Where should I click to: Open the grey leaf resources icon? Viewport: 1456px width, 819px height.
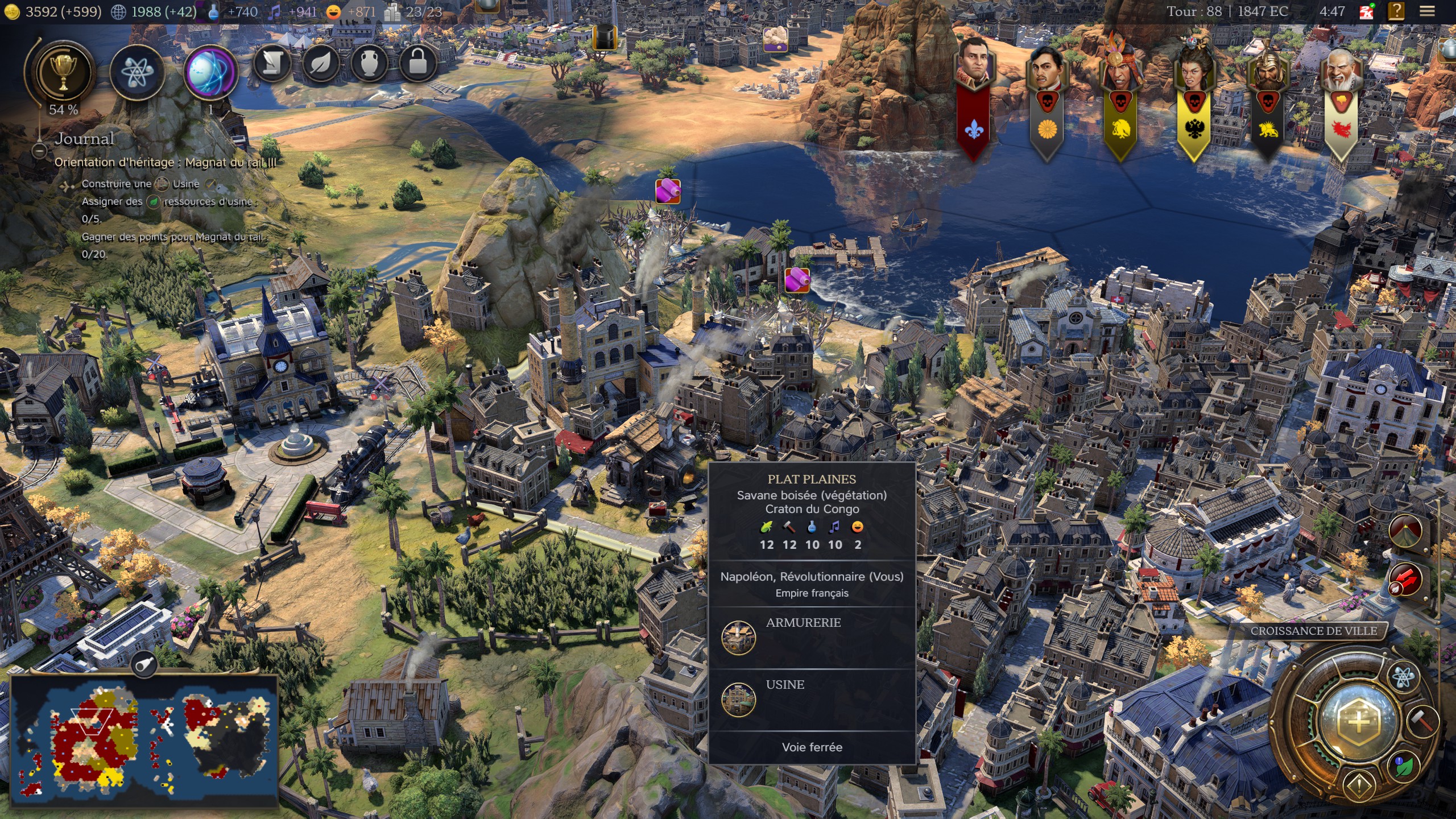321,64
